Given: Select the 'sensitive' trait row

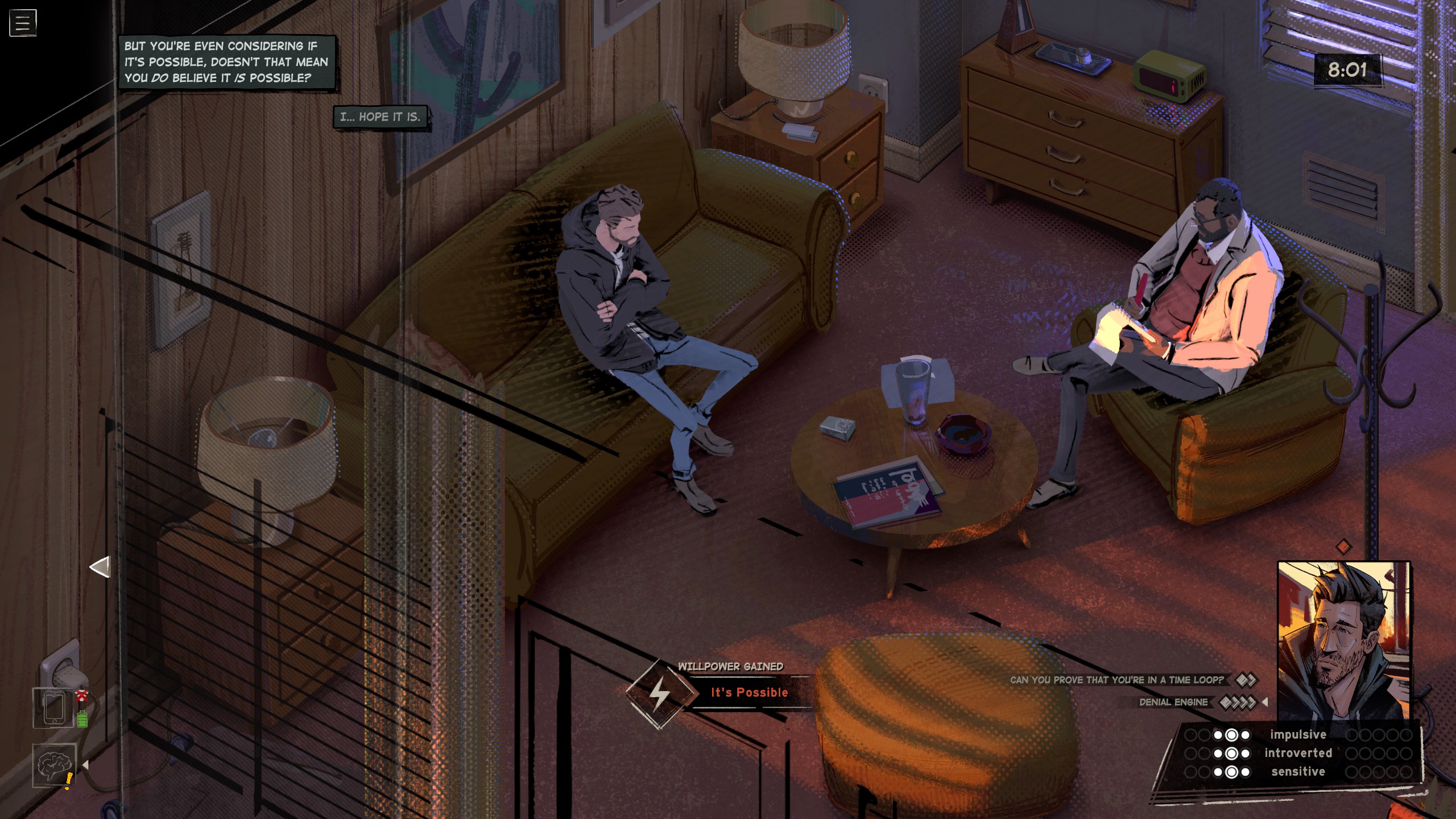Looking at the screenshot, I should click(x=1298, y=772).
